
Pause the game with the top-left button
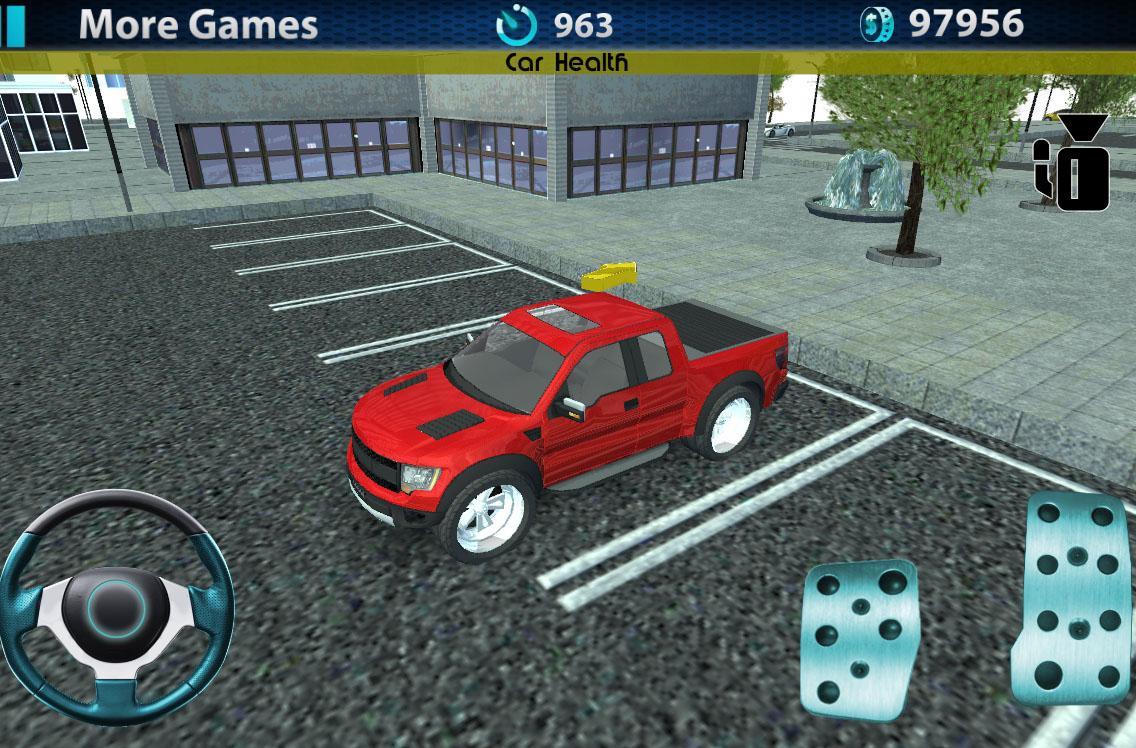click(12, 24)
